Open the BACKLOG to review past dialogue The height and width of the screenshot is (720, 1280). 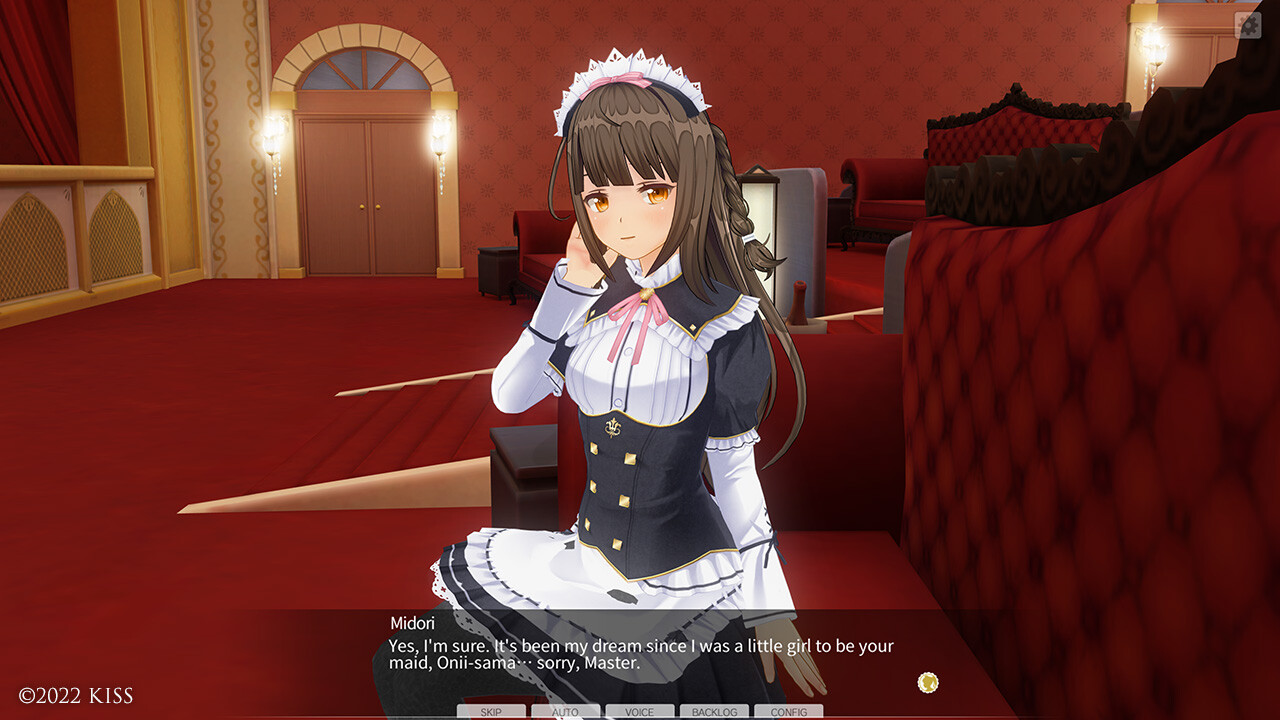point(712,712)
